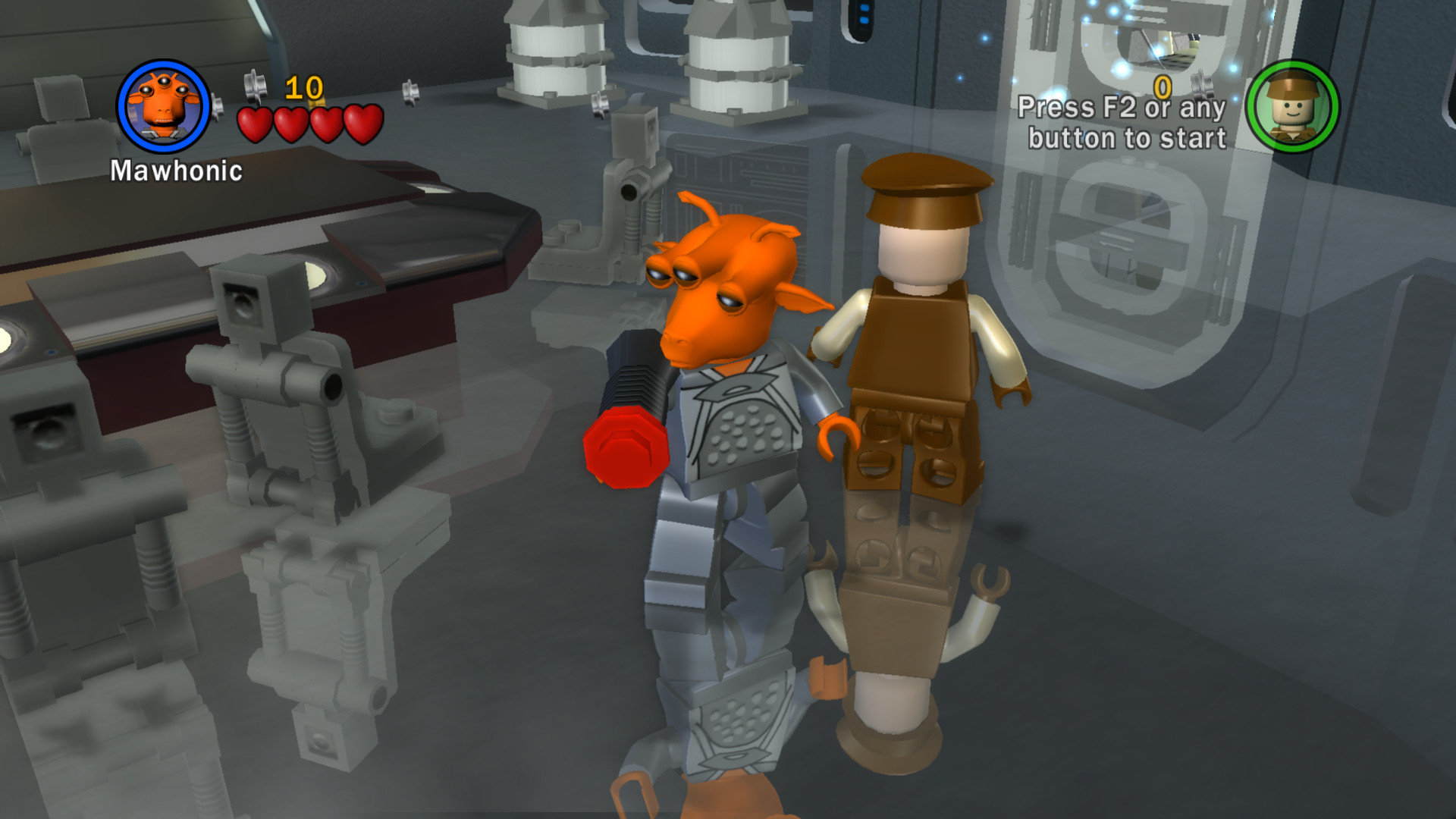The width and height of the screenshot is (1456, 819).
Task: Click the first red heart in the health bar
Action: tap(255, 122)
